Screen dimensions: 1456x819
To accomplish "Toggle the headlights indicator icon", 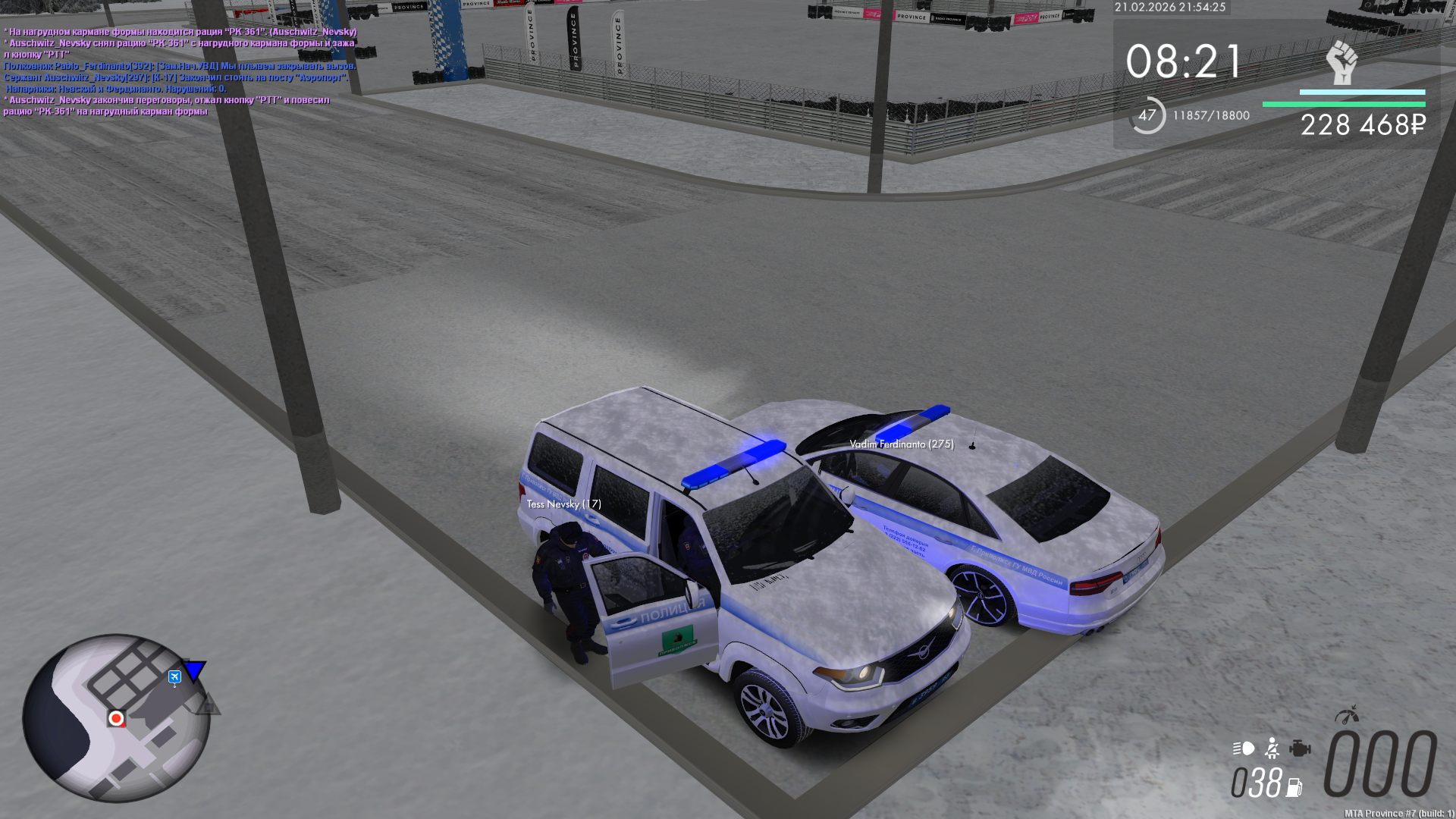I will (1244, 748).
